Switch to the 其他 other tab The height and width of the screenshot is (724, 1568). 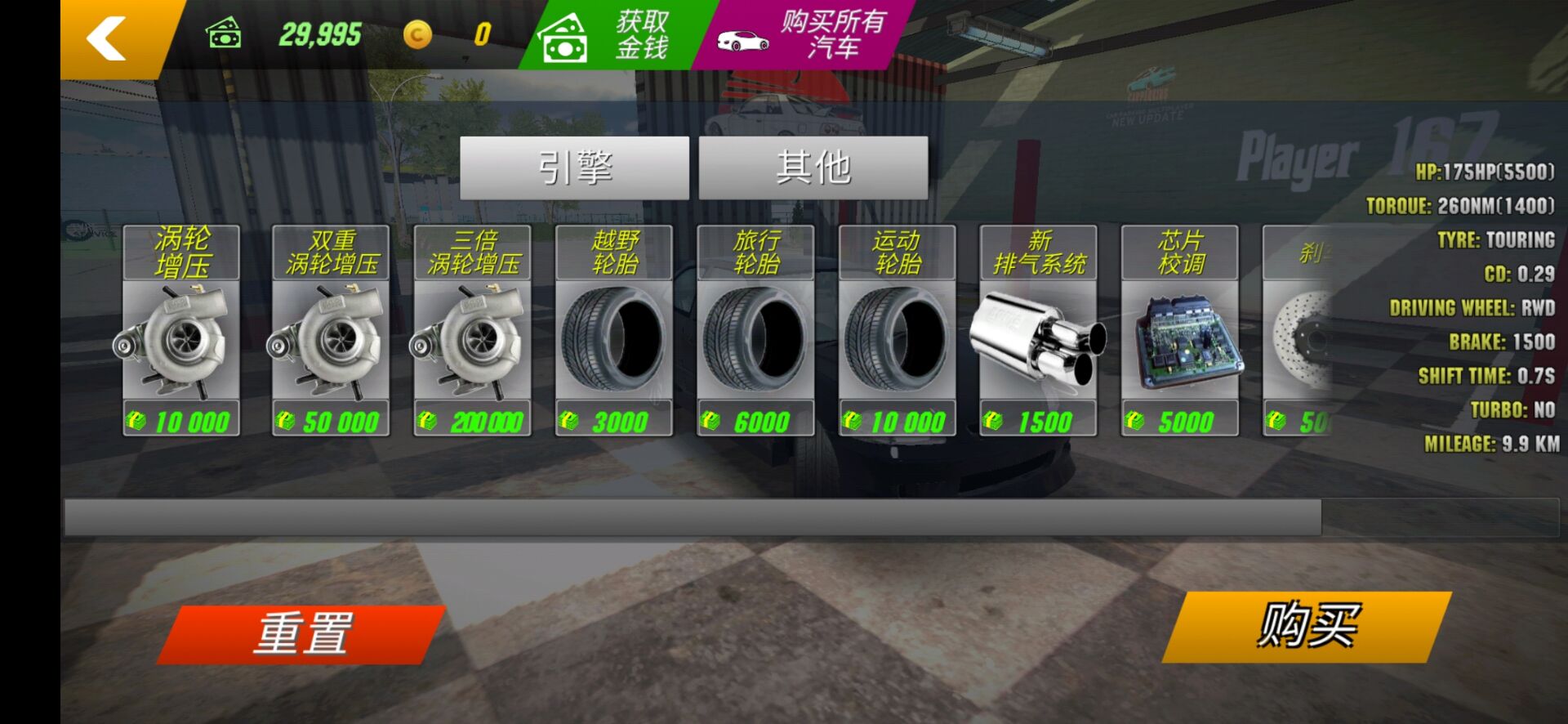813,168
